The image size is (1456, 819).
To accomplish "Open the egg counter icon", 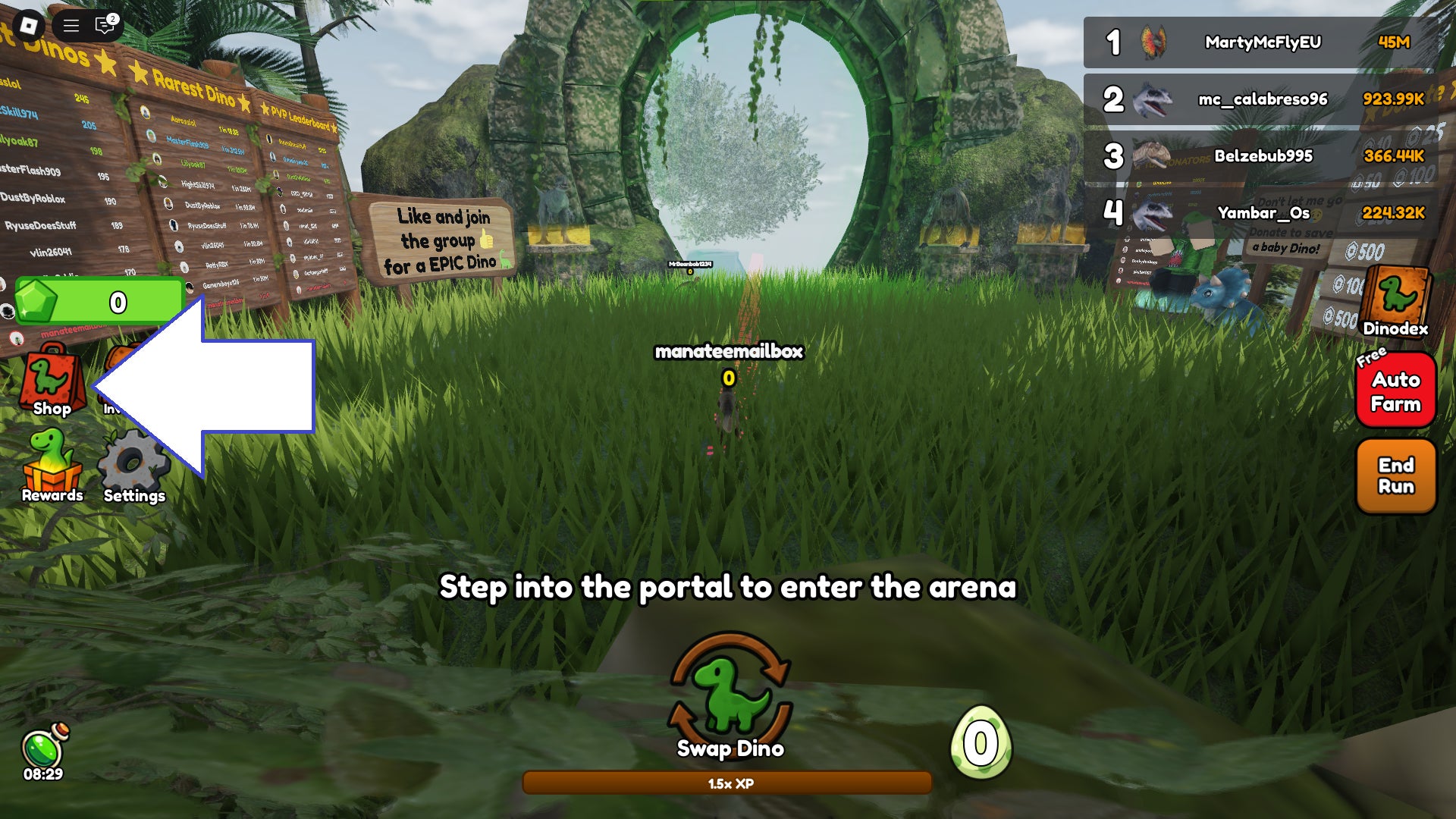I will click(981, 743).
